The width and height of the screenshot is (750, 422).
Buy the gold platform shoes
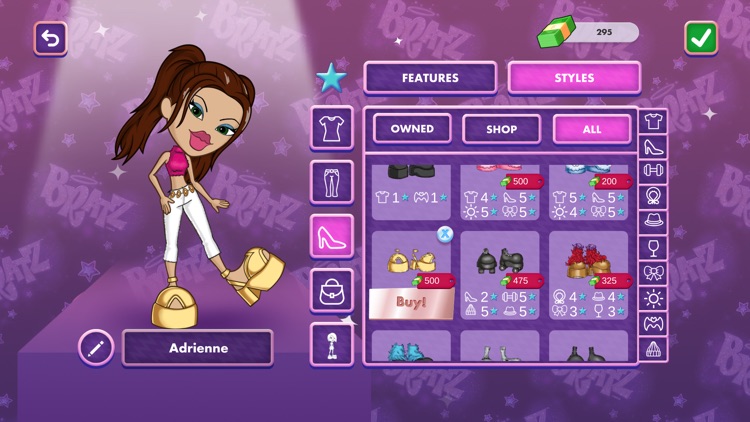tap(412, 304)
